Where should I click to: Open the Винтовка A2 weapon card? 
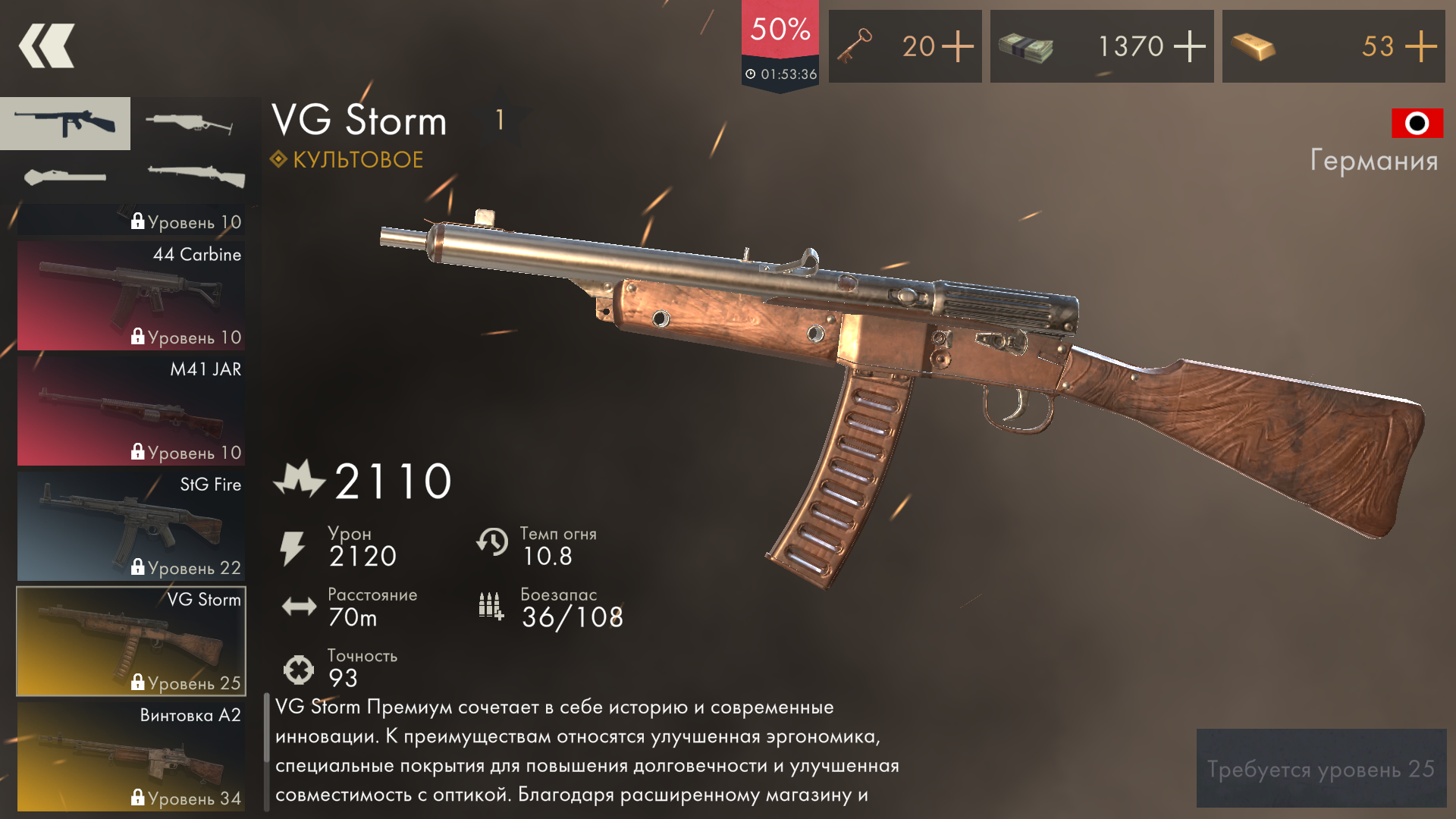(x=130, y=755)
